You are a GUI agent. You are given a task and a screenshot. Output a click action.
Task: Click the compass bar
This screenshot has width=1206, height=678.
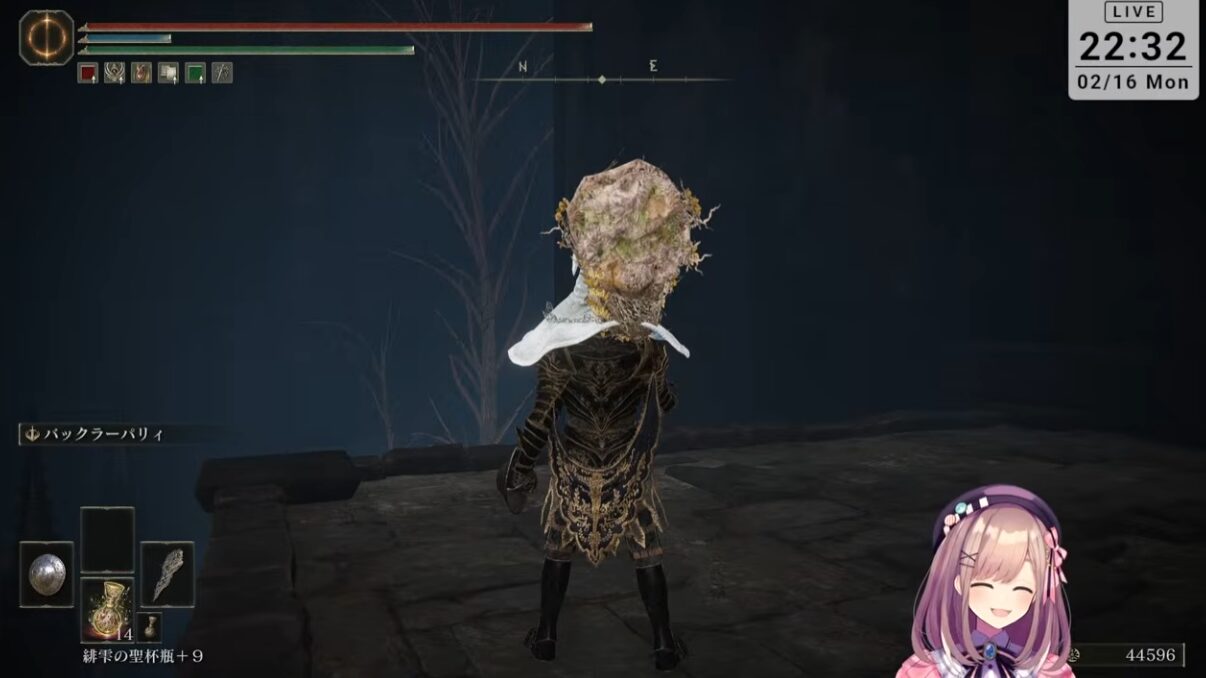pyautogui.click(x=601, y=76)
